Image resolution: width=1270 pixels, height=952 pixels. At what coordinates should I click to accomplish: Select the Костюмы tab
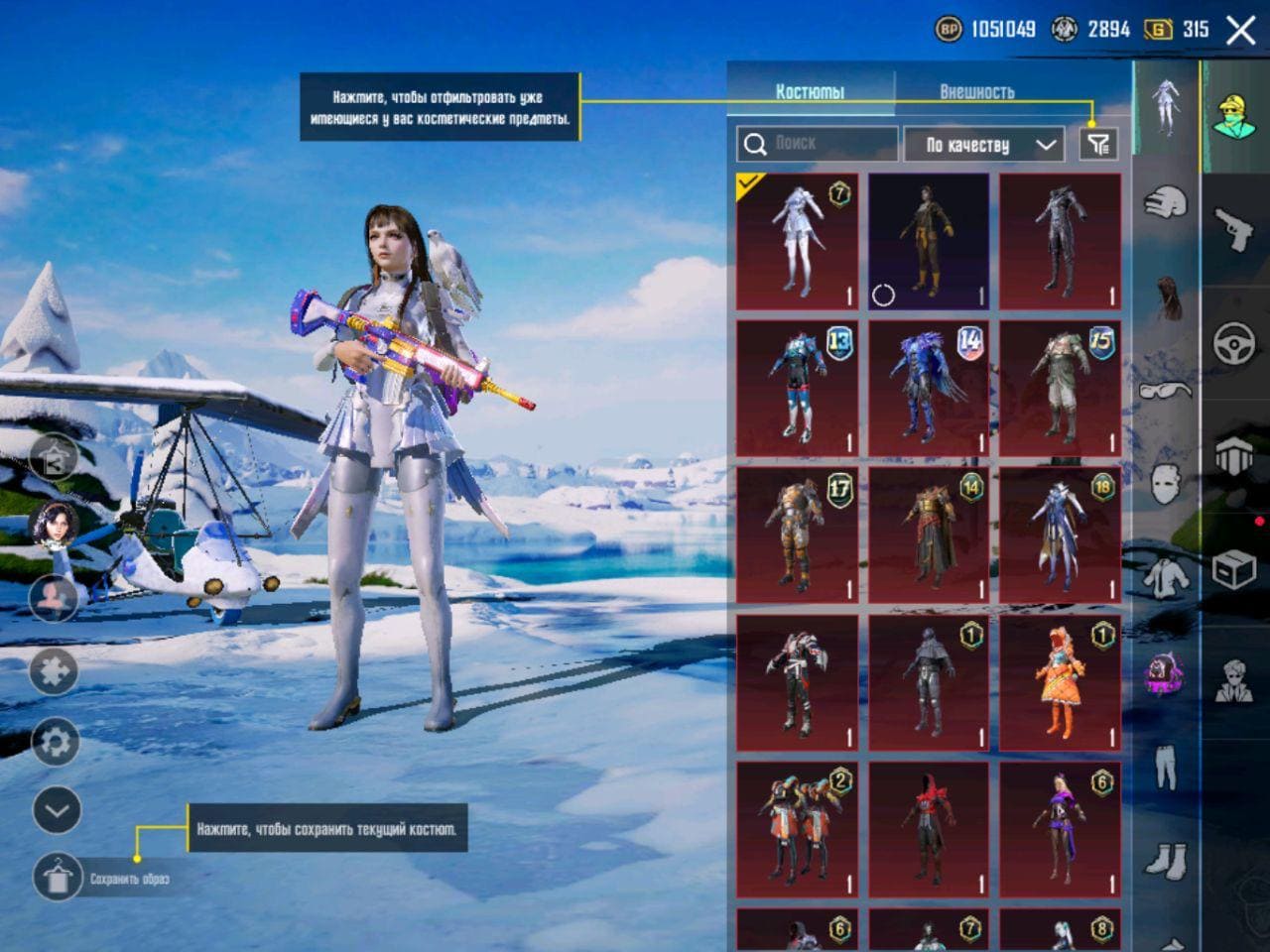pyautogui.click(x=810, y=92)
